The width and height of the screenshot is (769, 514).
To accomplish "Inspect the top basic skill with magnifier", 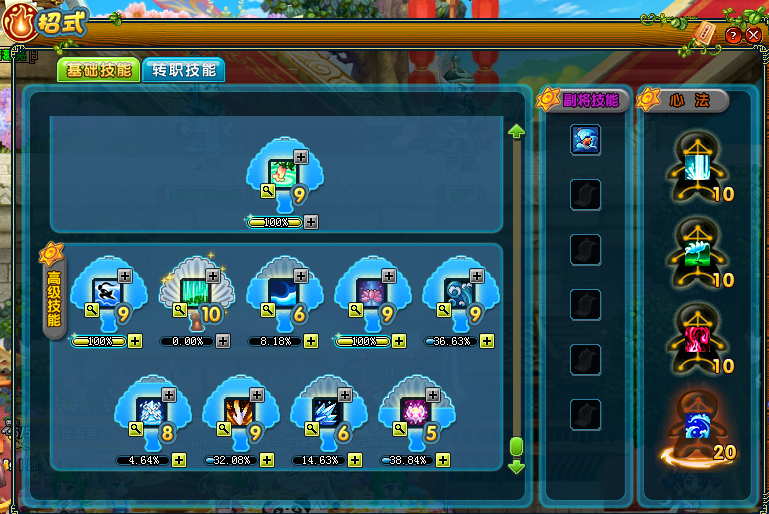I will 268,189.
